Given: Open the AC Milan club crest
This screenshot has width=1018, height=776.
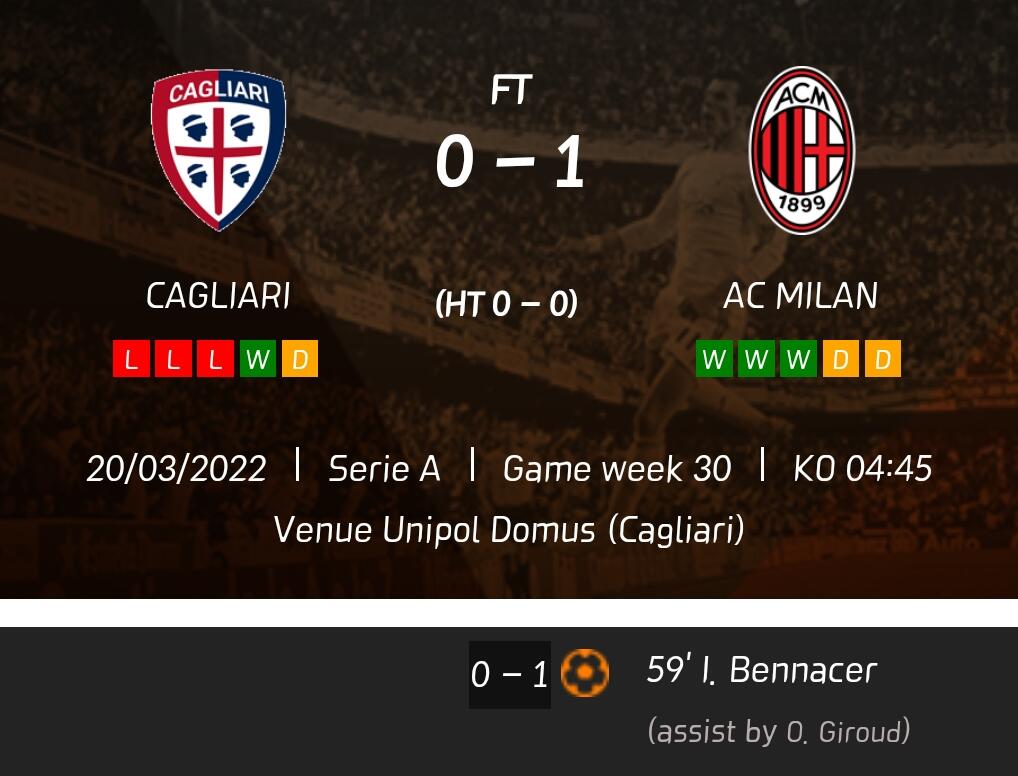Looking at the screenshot, I should [801, 150].
